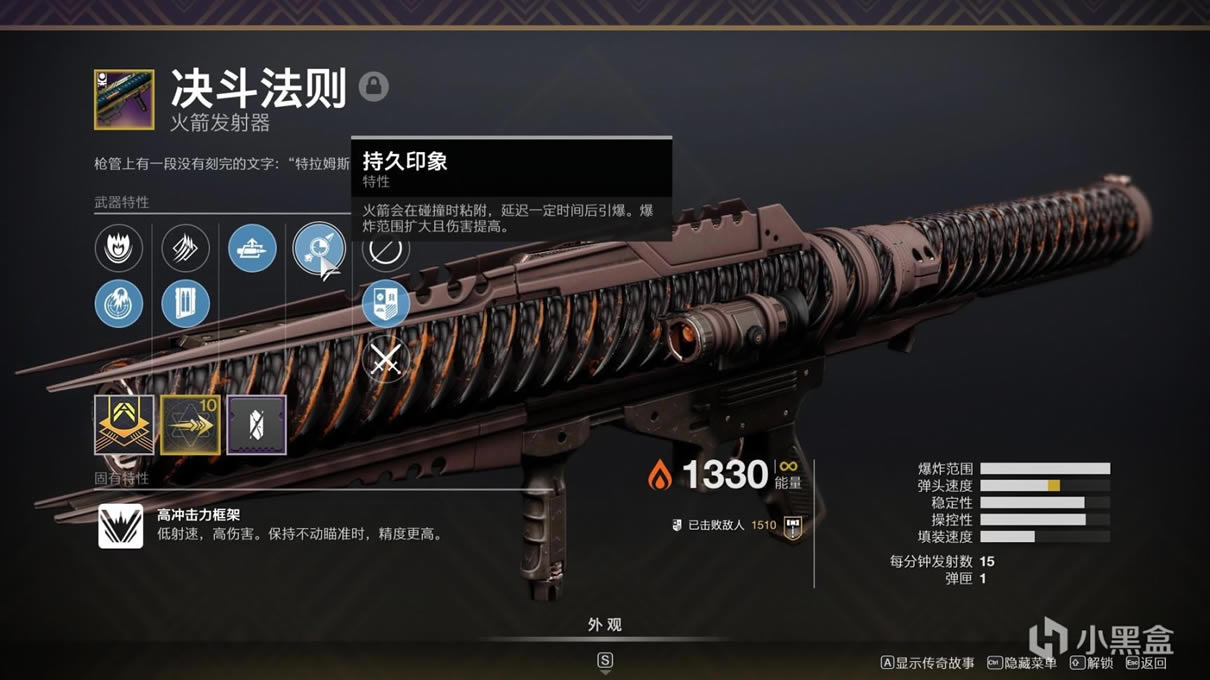Image resolution: width=1210 pixels, height=680 pixels.
Task: Open the weapon mod slot costing 10
Action: [191, 425]
